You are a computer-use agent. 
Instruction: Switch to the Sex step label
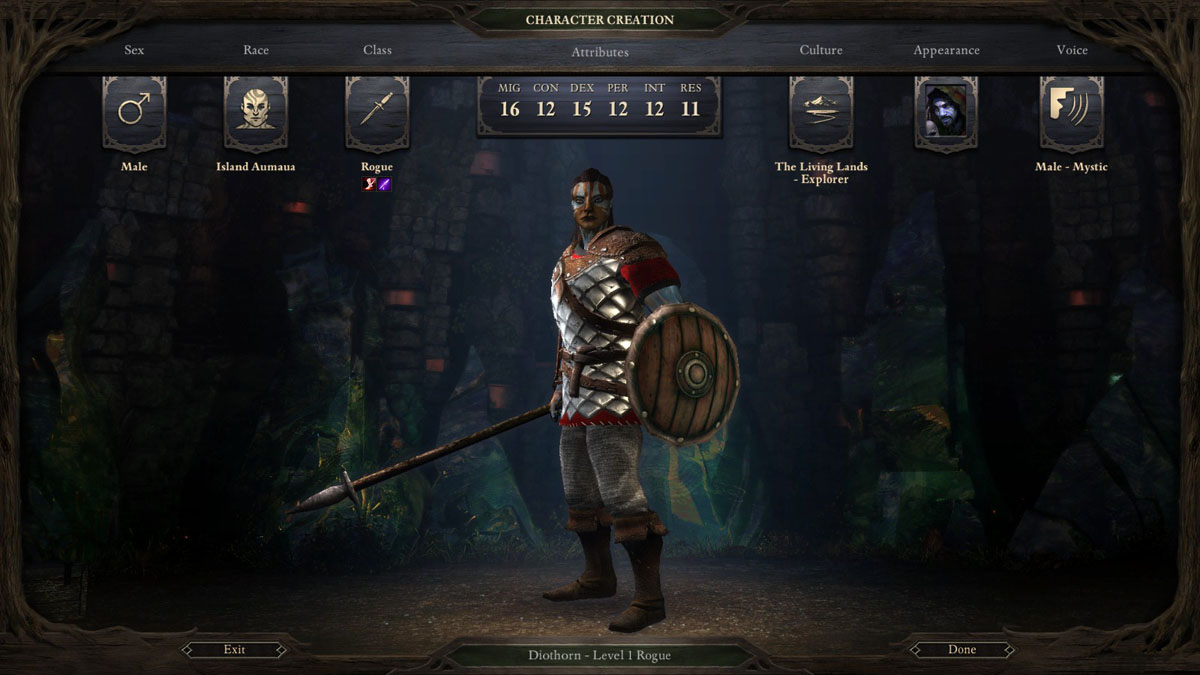click(x=134, y=50)
